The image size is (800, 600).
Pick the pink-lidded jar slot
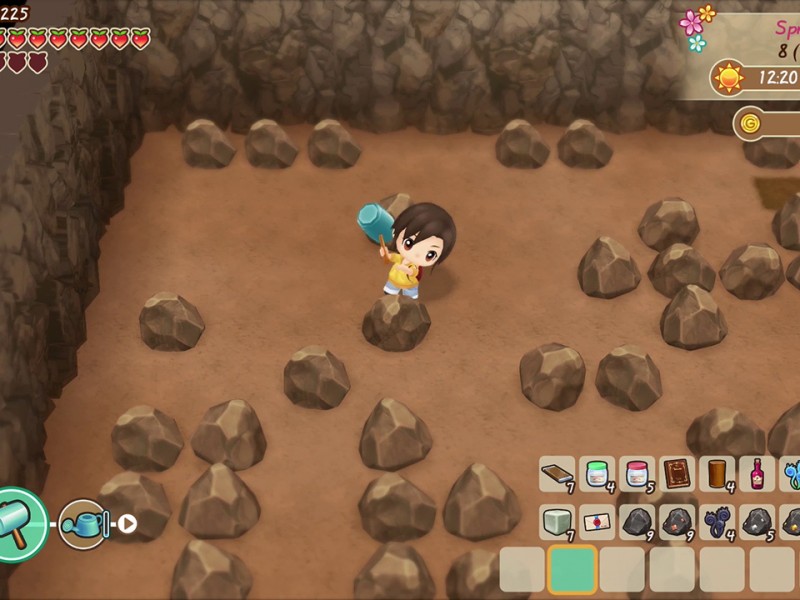tap(637, 473)
